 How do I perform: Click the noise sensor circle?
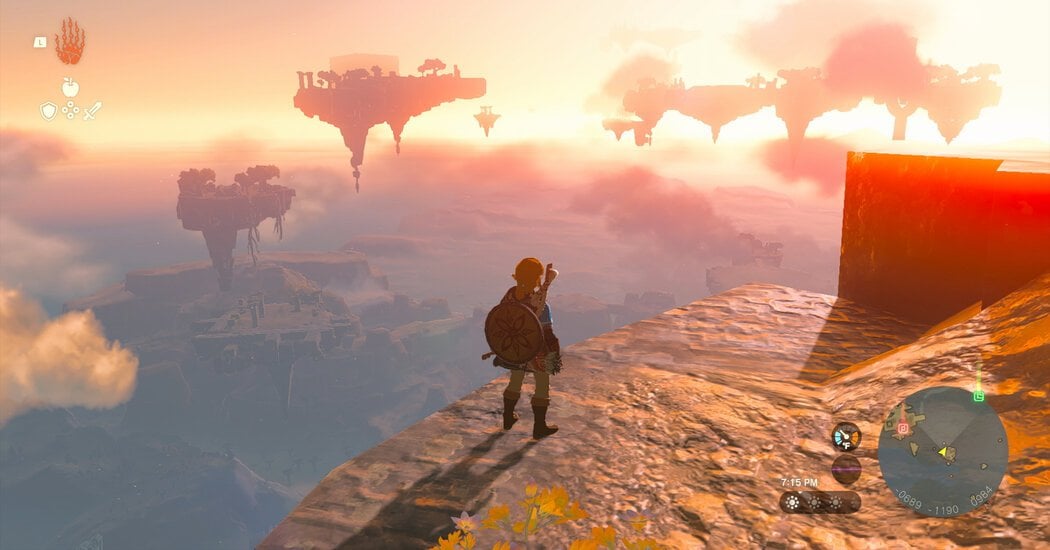(846, 469)
